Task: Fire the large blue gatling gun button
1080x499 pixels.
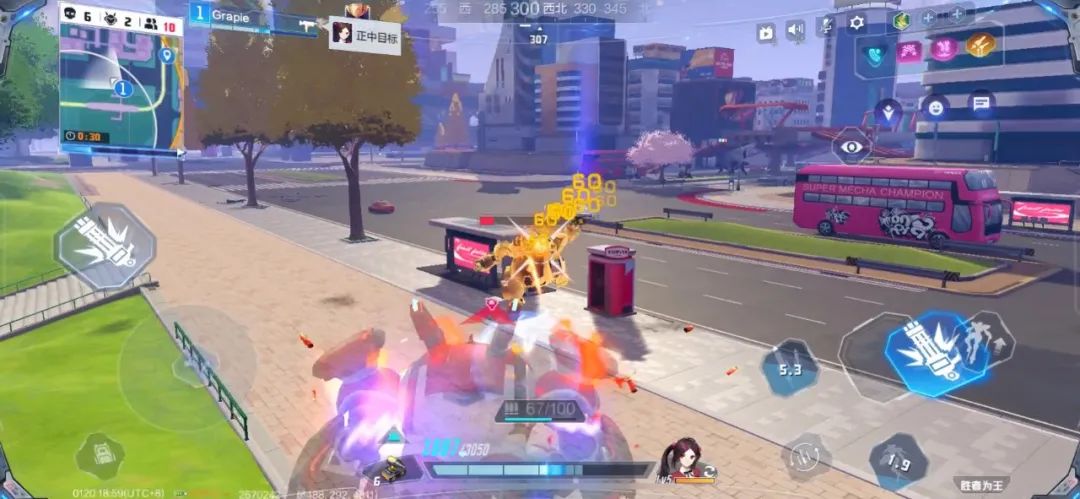Action: [922, 352]
